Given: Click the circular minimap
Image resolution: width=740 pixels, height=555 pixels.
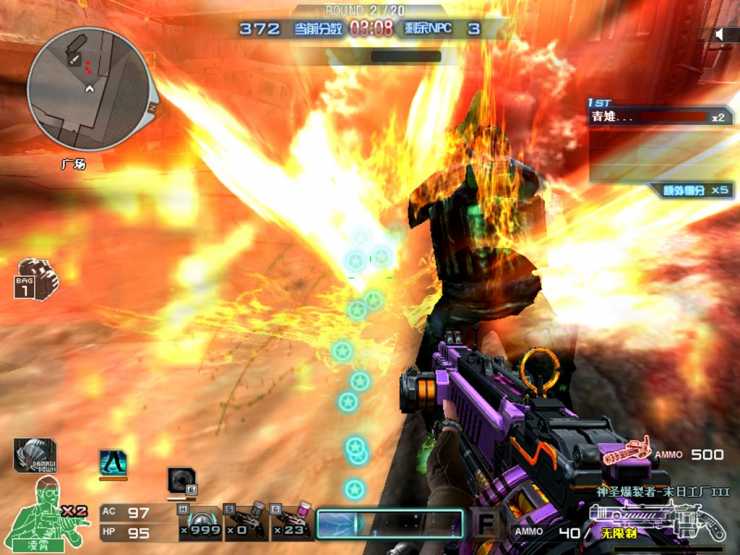Looking at the screenshot, I should pos(88,89).
